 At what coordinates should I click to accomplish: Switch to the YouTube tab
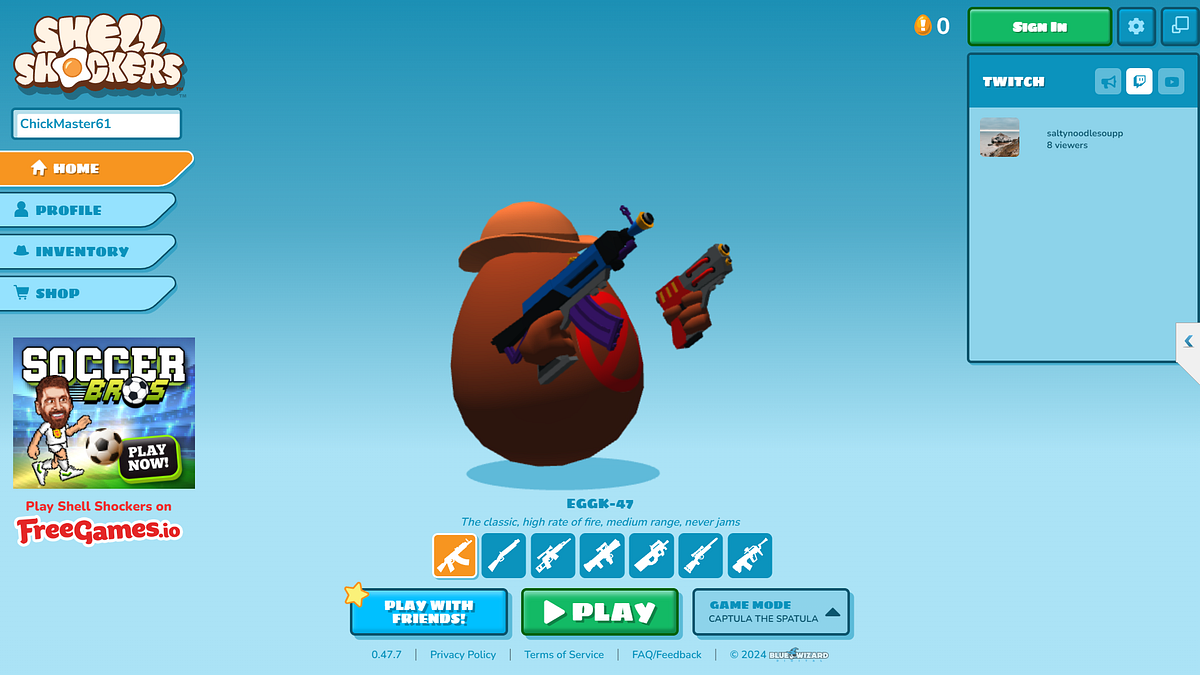coord(1171,82)
